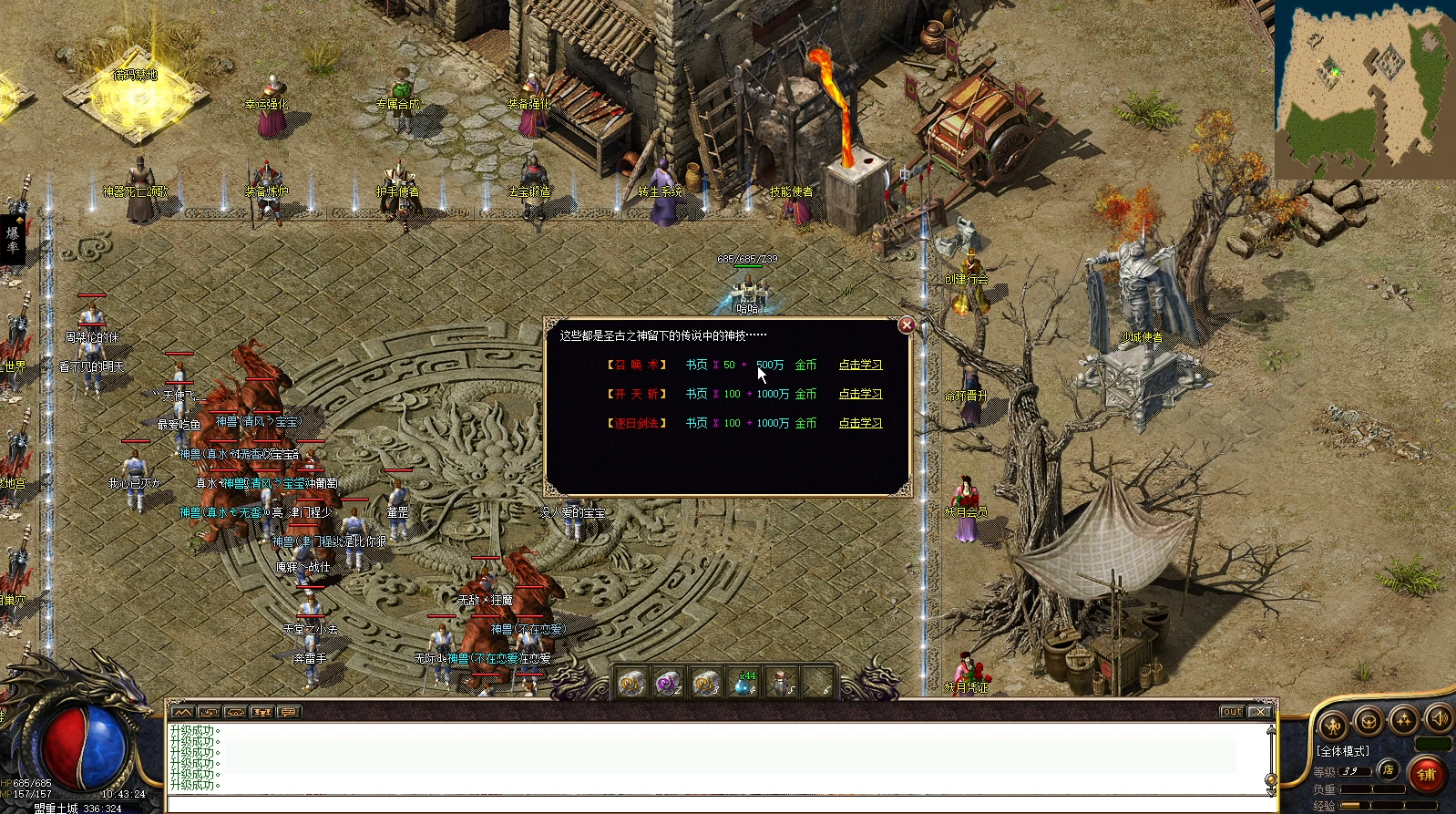The height and width of the screenshot is (814, 1456).
Task: Use the blue potion in hotbar slot 4
Action: (744, 682)
